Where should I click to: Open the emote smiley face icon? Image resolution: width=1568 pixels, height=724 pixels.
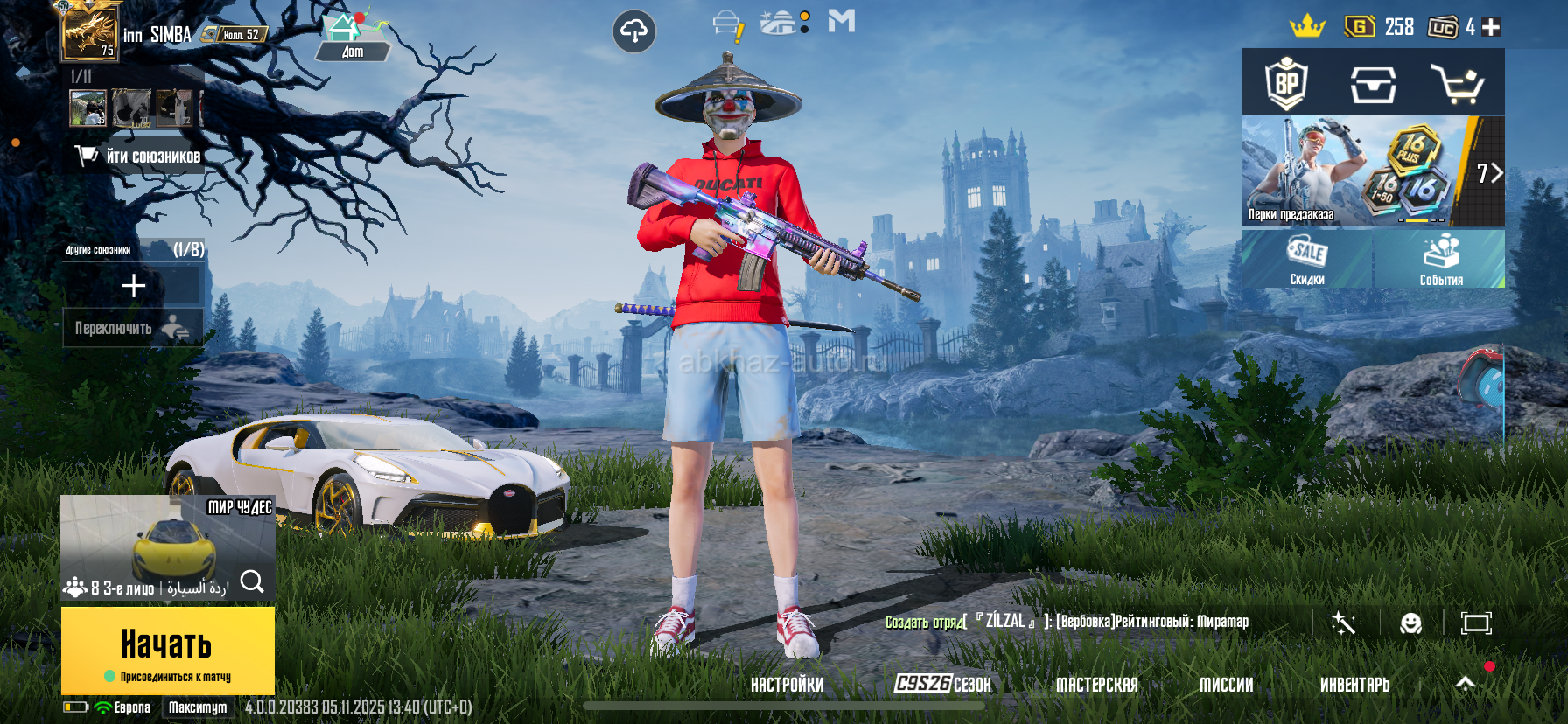(x=1410, y=623)
